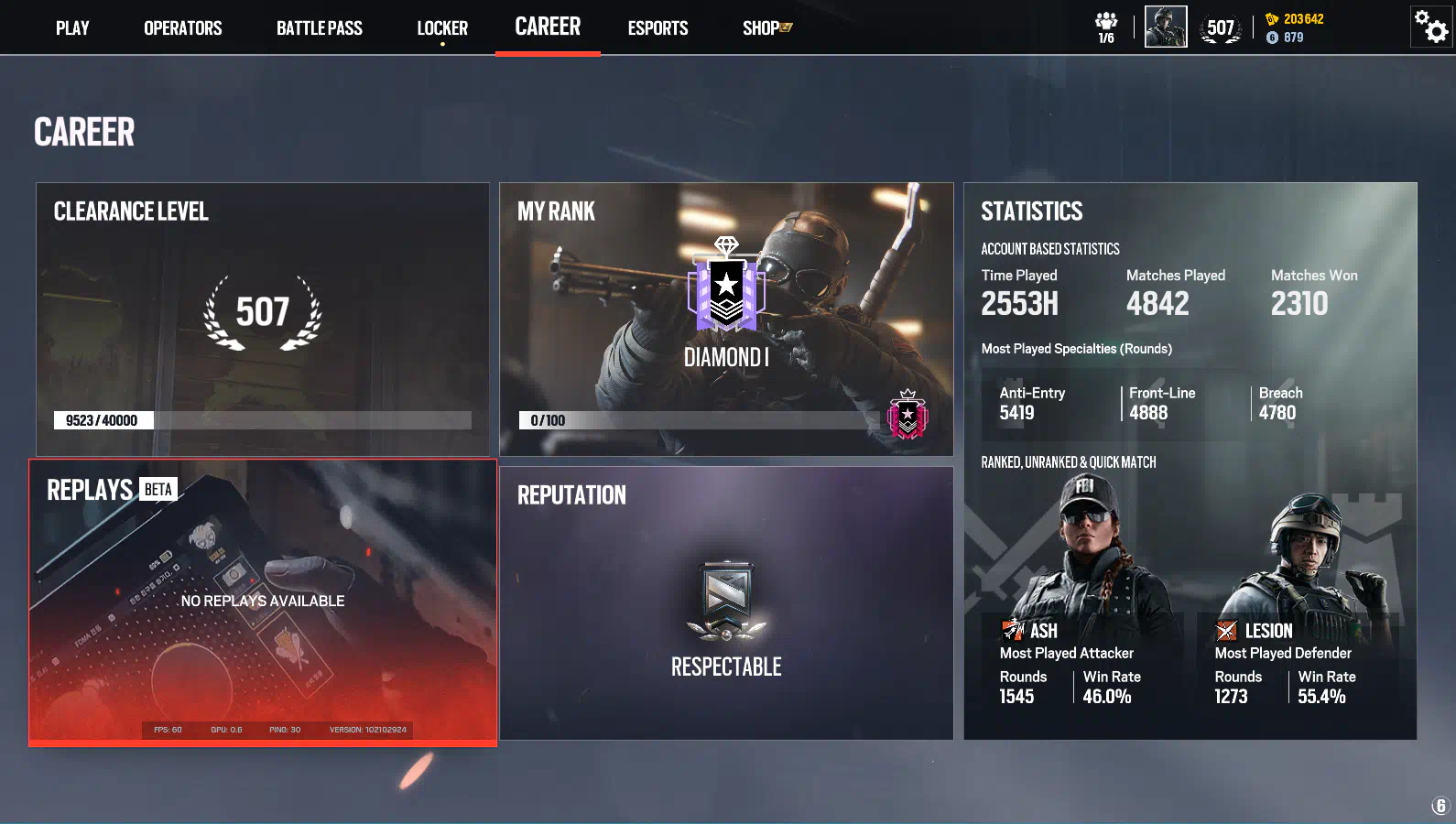Click the player profile avatar
The width and height of the screenshot is (1456, 824).
tap(1166, 27)
